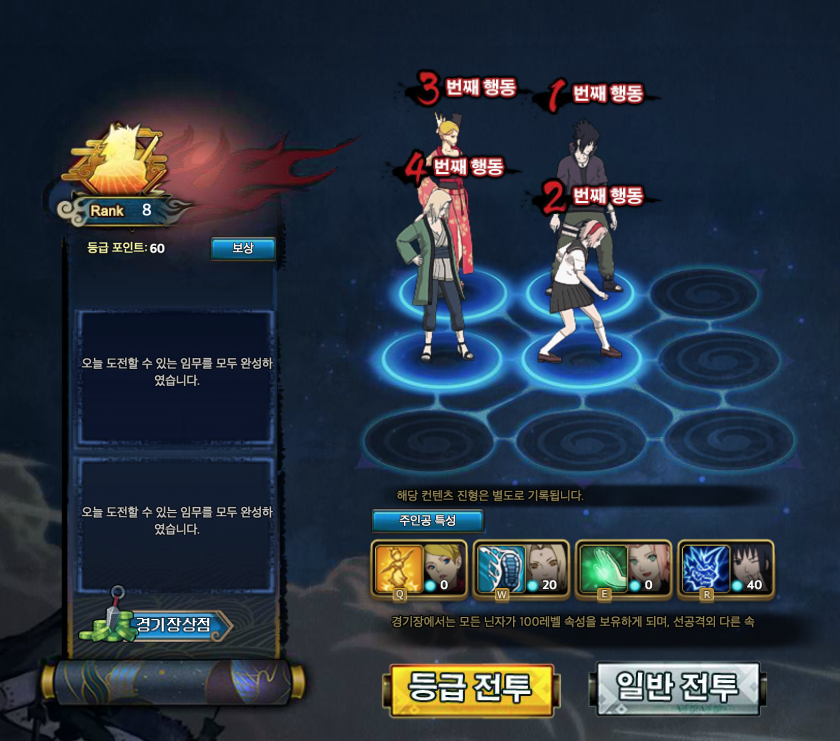Open the 주인공 특성 panel
The height and width of the screenshot is (741, 840).
click(x=427, y=521)
